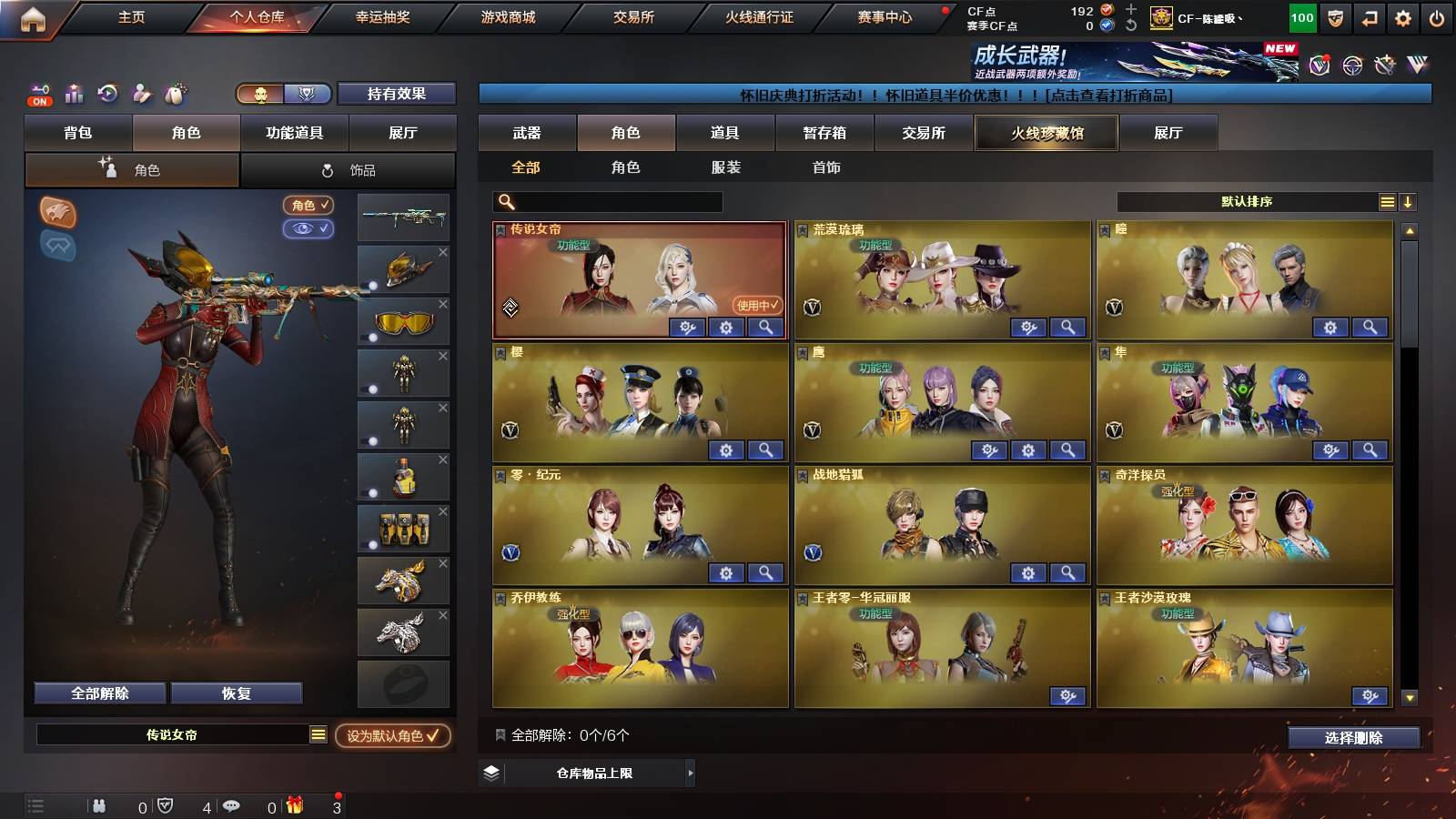Click the list-view icon beside 默认排序
The width and height of the screenshot is (1456, 819).
tap(1387, 201)
